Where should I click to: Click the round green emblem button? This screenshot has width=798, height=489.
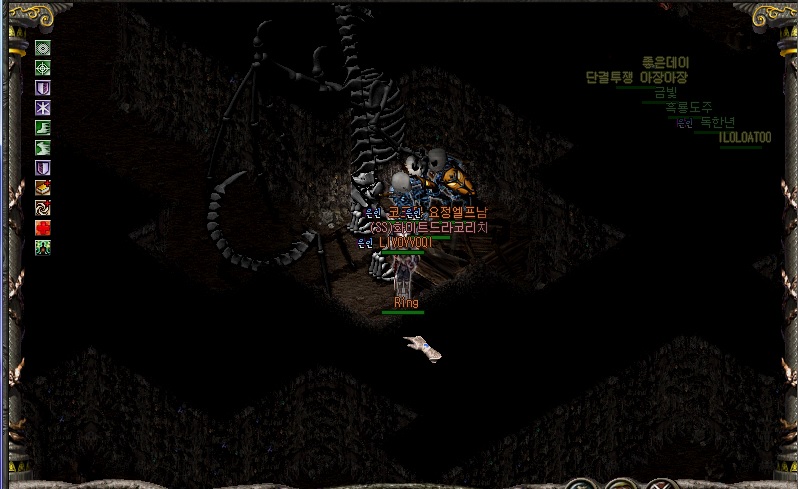(622, 486)
